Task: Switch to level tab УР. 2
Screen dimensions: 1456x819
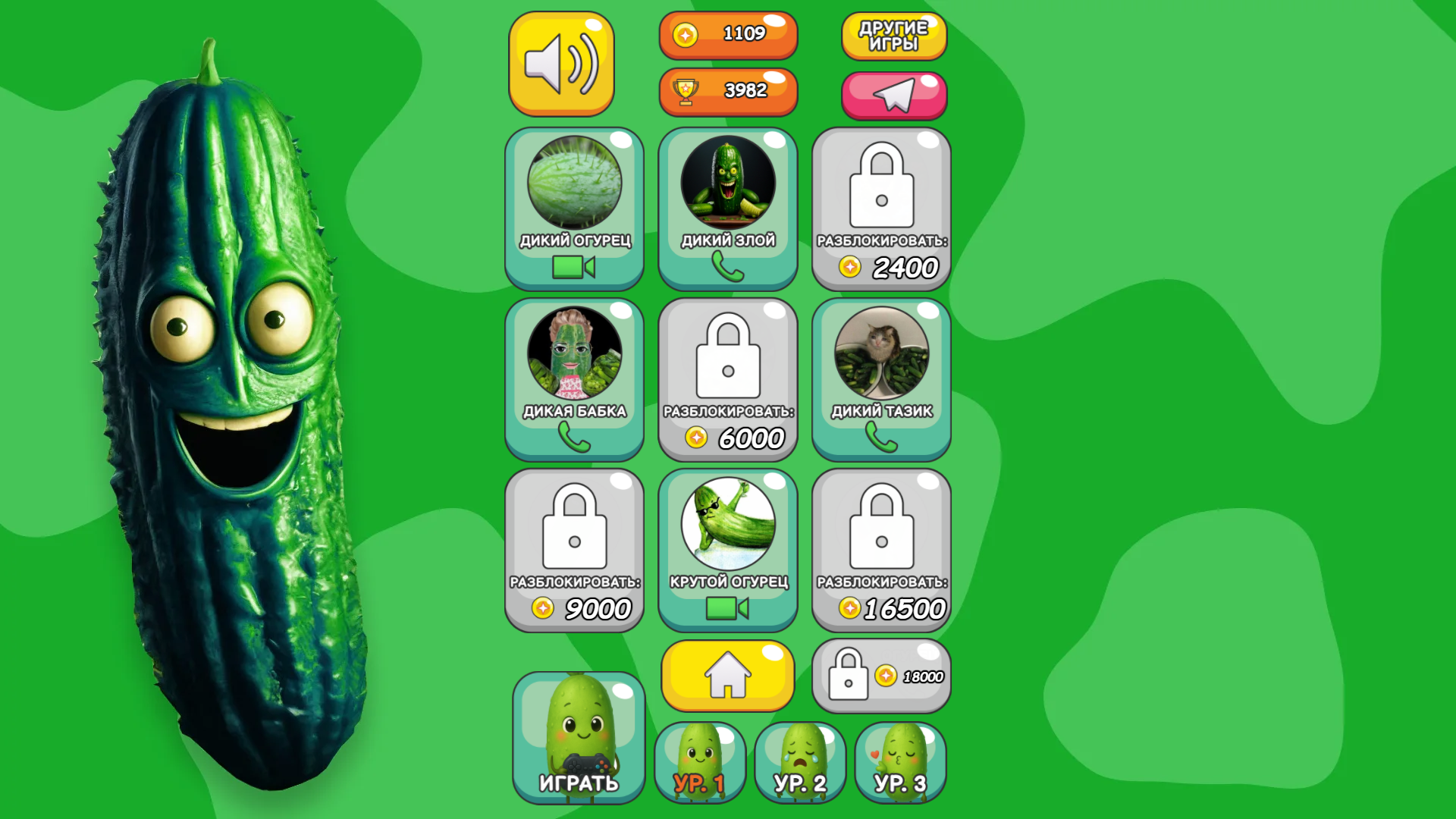Action: (800, 762)
